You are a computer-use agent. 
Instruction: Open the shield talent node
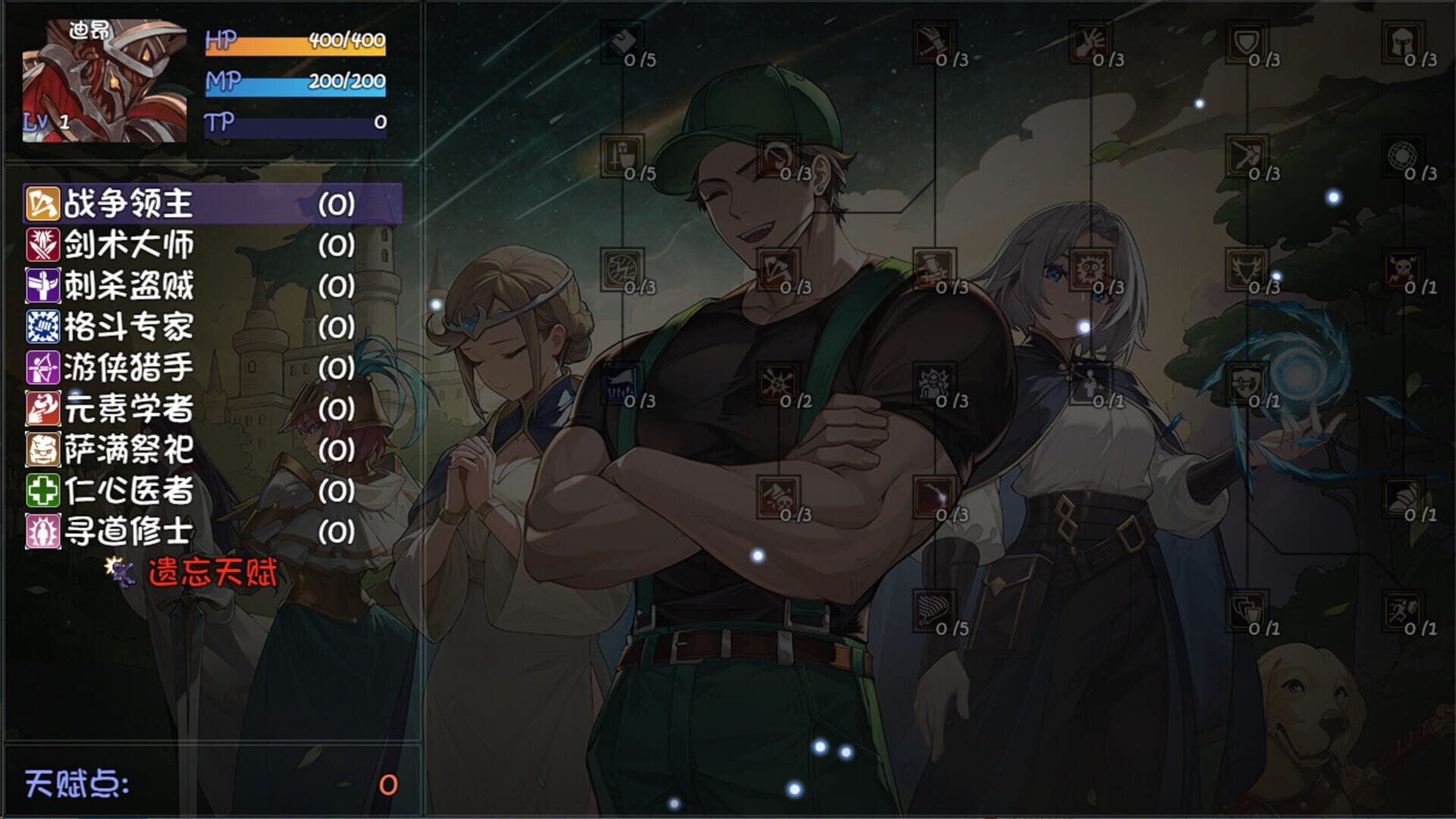(1247, 45)
